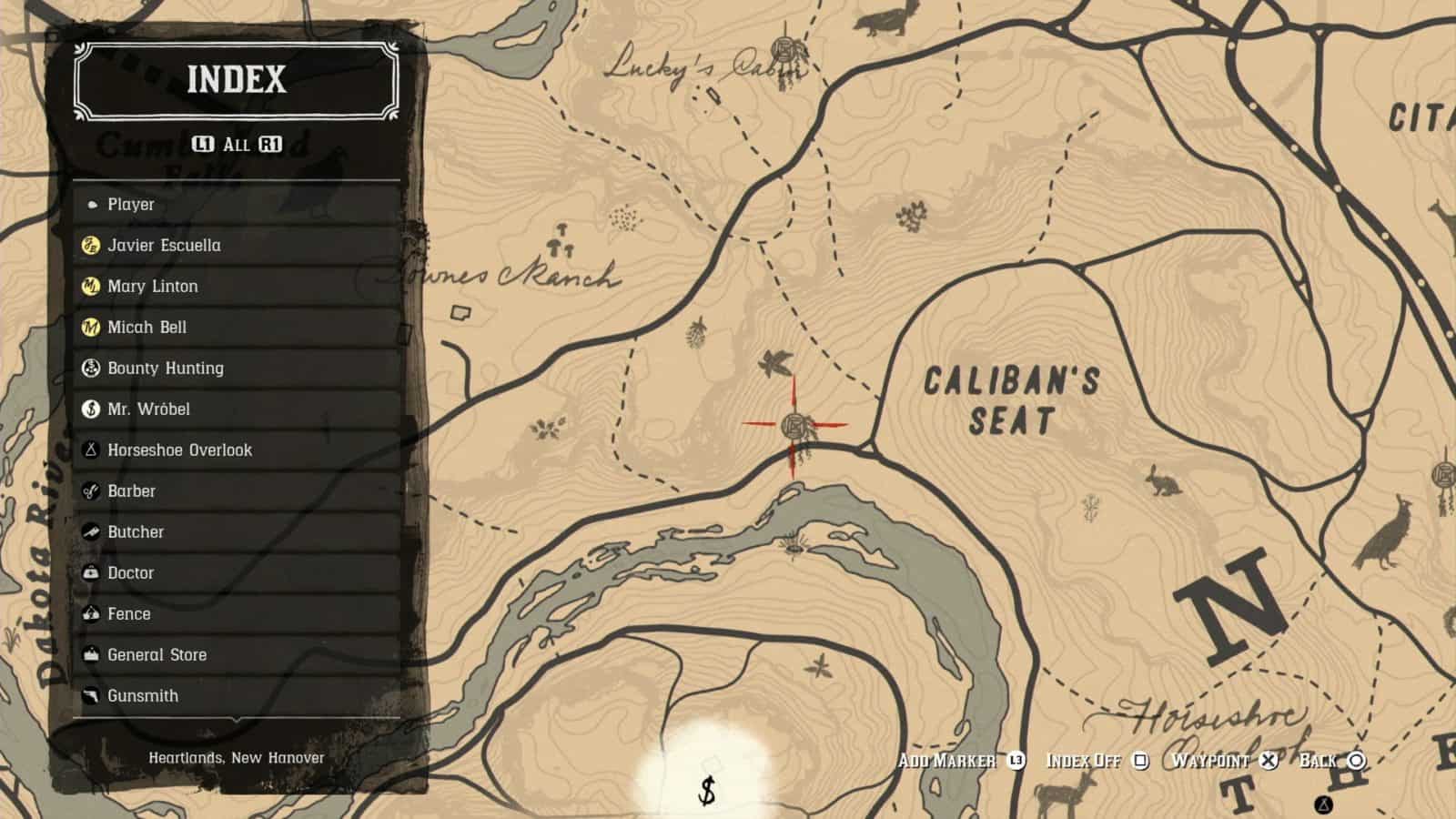Click the red waypoint crosshair near Caliban's Seat
This screenshot has height=819, width=1456.
tap(794, 423)
